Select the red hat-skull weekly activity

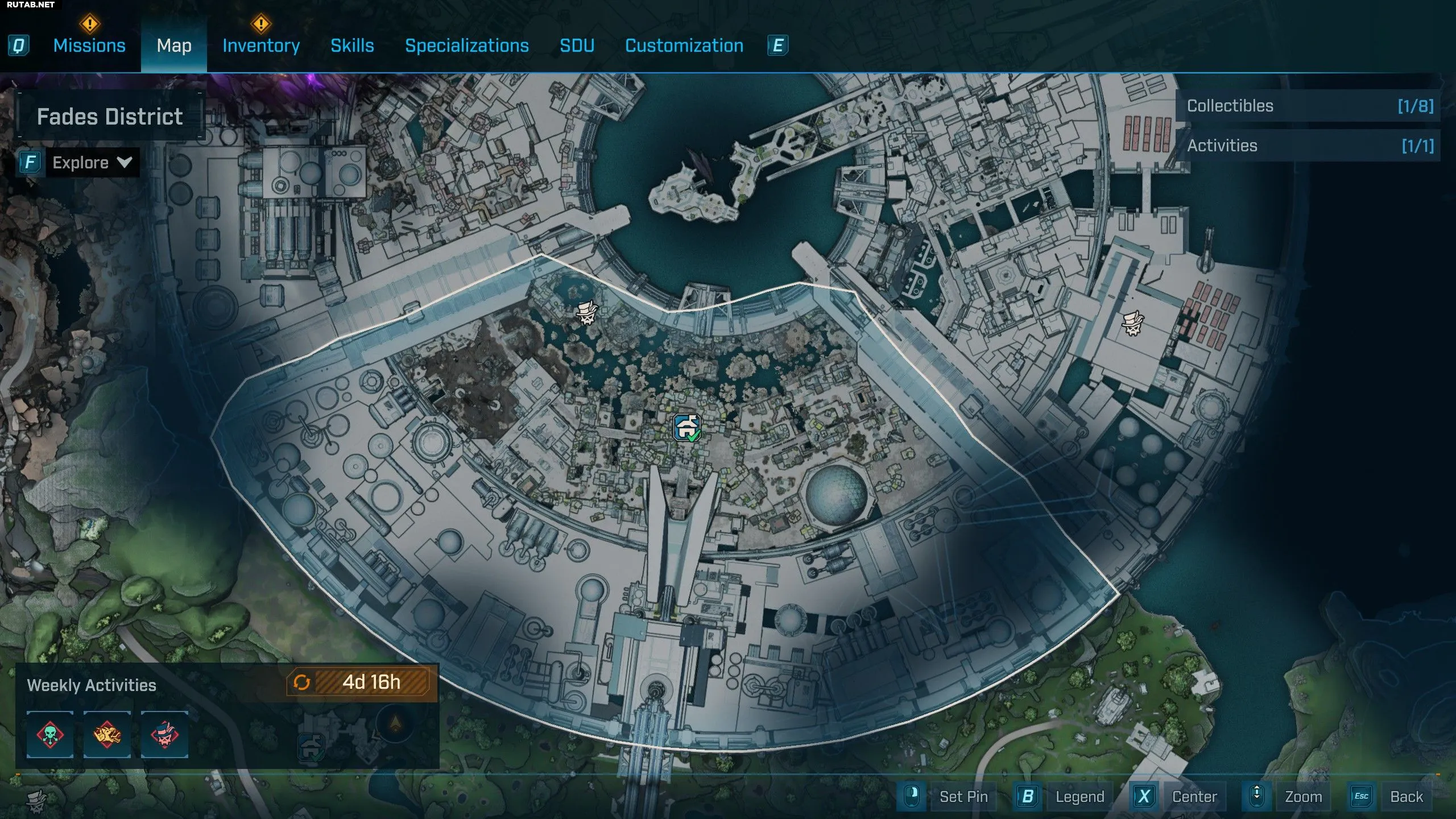(x=164, y=734)
